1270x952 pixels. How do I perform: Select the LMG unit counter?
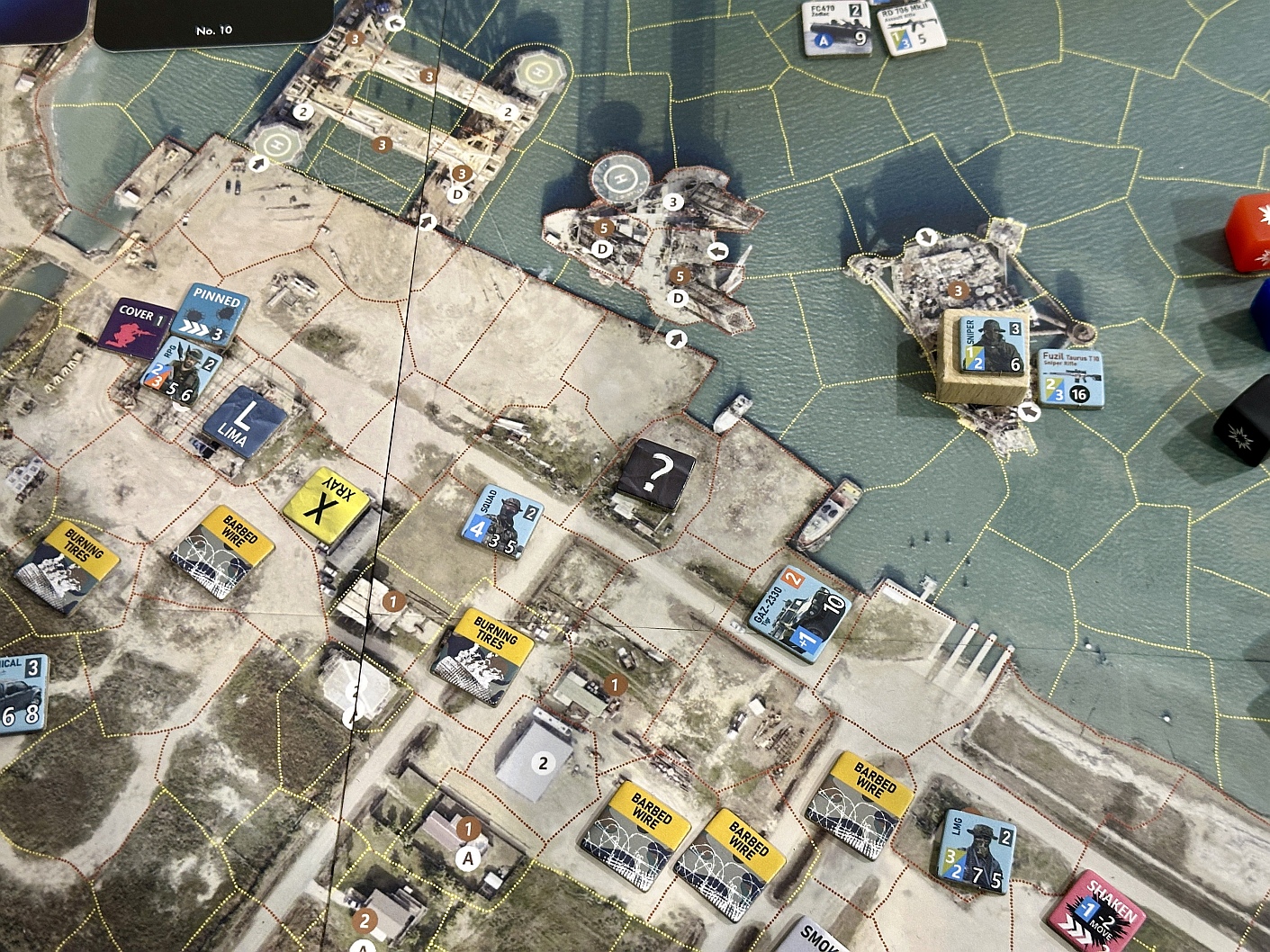click(x=976, y=851)
